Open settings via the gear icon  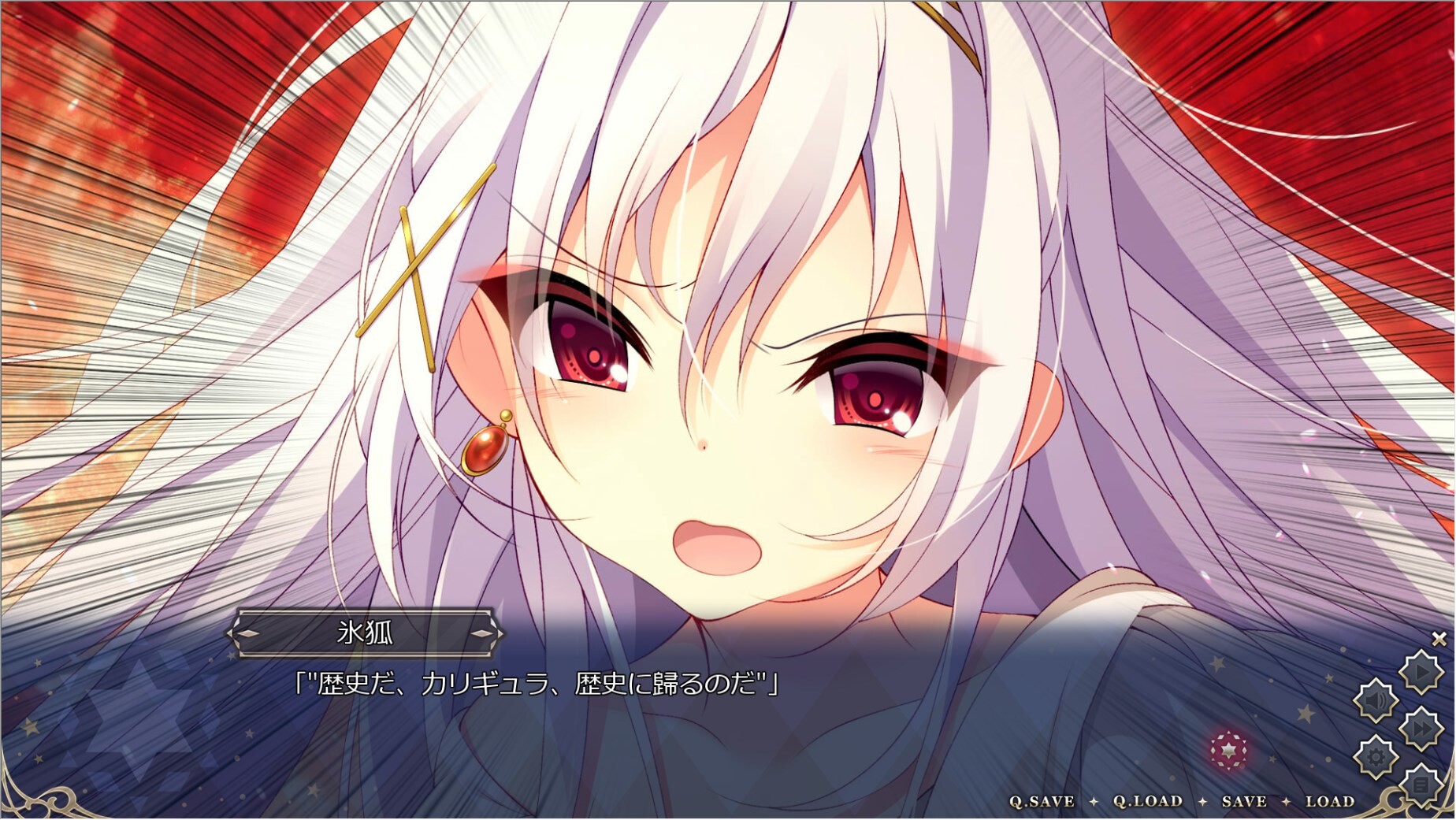pyautogui.click(x=1376, y=755)
